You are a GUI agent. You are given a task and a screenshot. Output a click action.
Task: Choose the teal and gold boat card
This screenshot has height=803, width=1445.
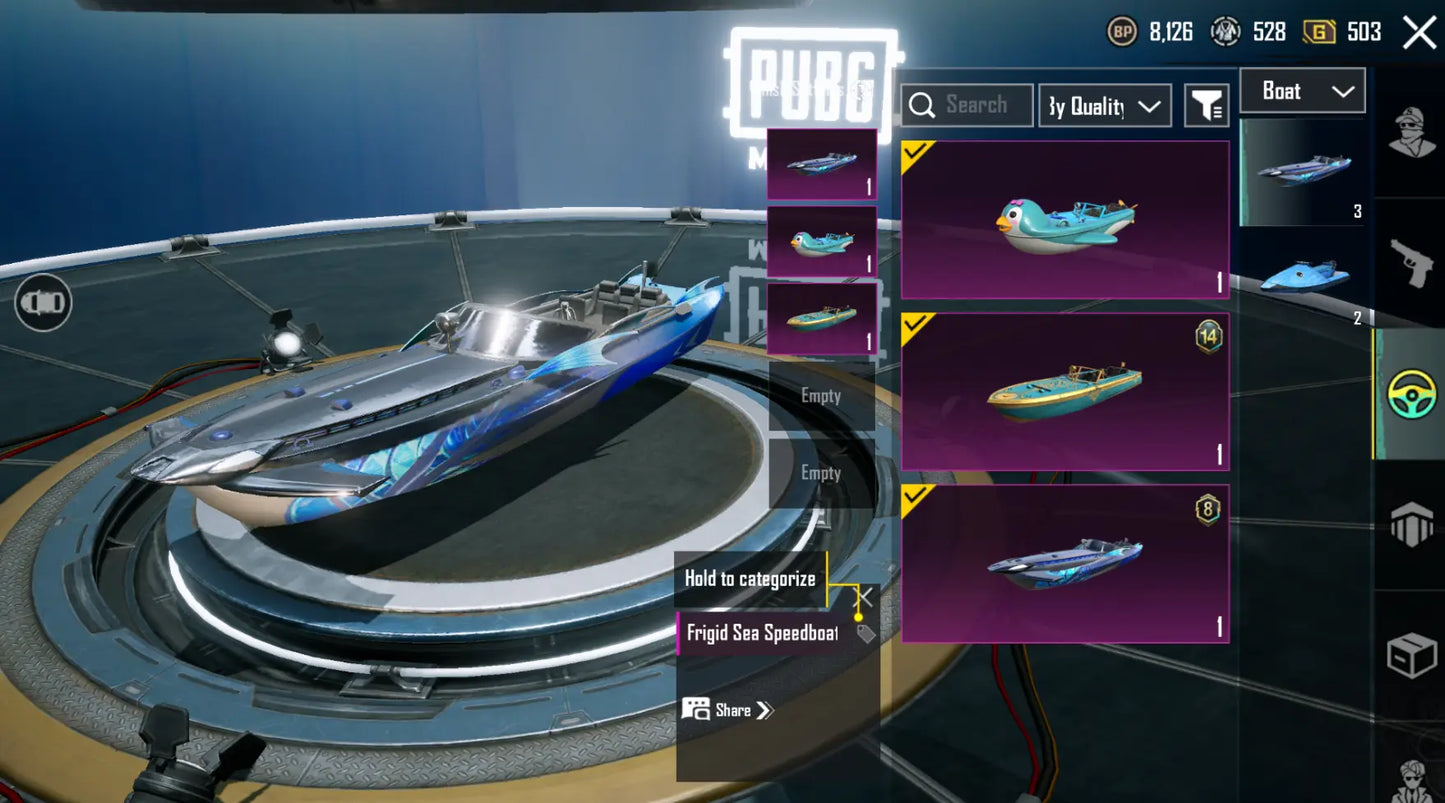(x=1065, y=391)
